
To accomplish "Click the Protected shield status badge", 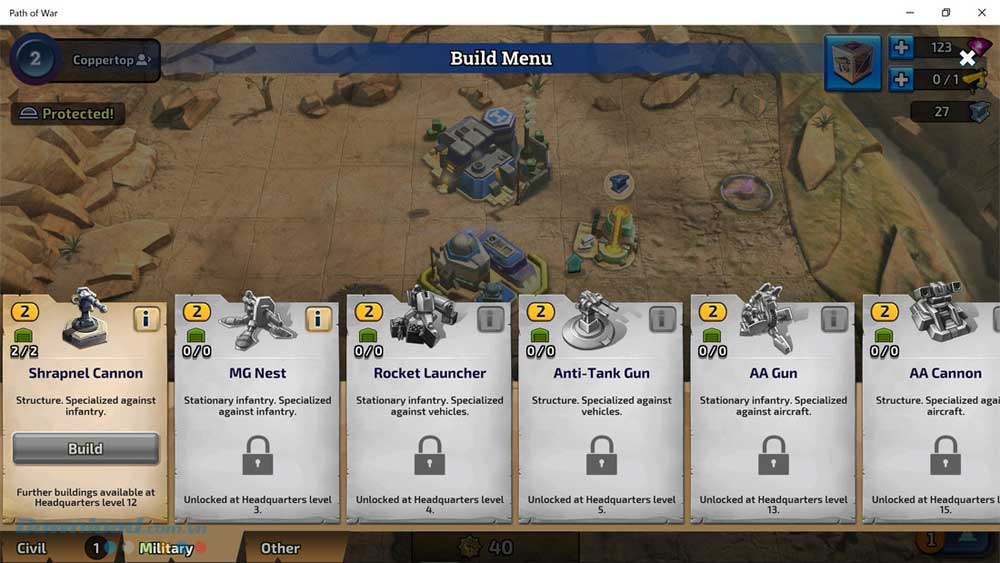I will click(68, 114).
